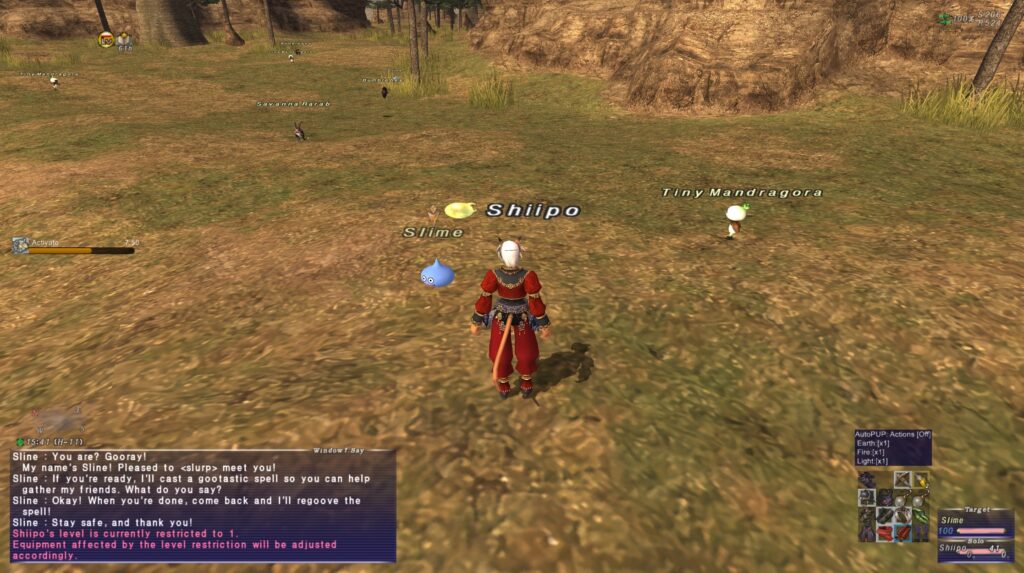Select the white winged buff icon
The height and width of the screenshot is (573, 1024).
point(124,39)
